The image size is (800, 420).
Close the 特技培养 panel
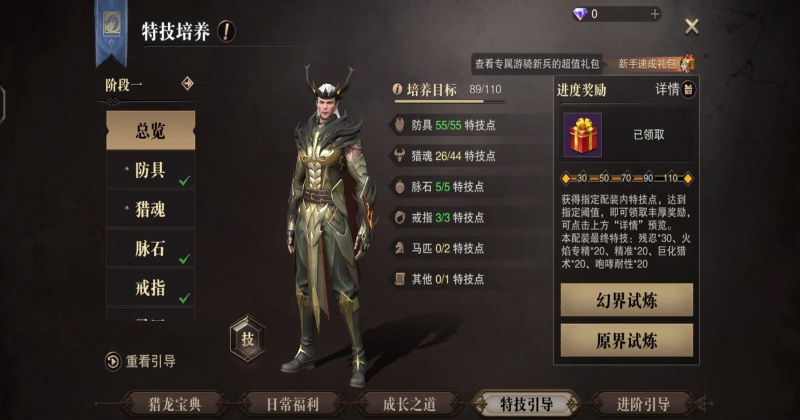pyautogui.click(x=691, y=27)
